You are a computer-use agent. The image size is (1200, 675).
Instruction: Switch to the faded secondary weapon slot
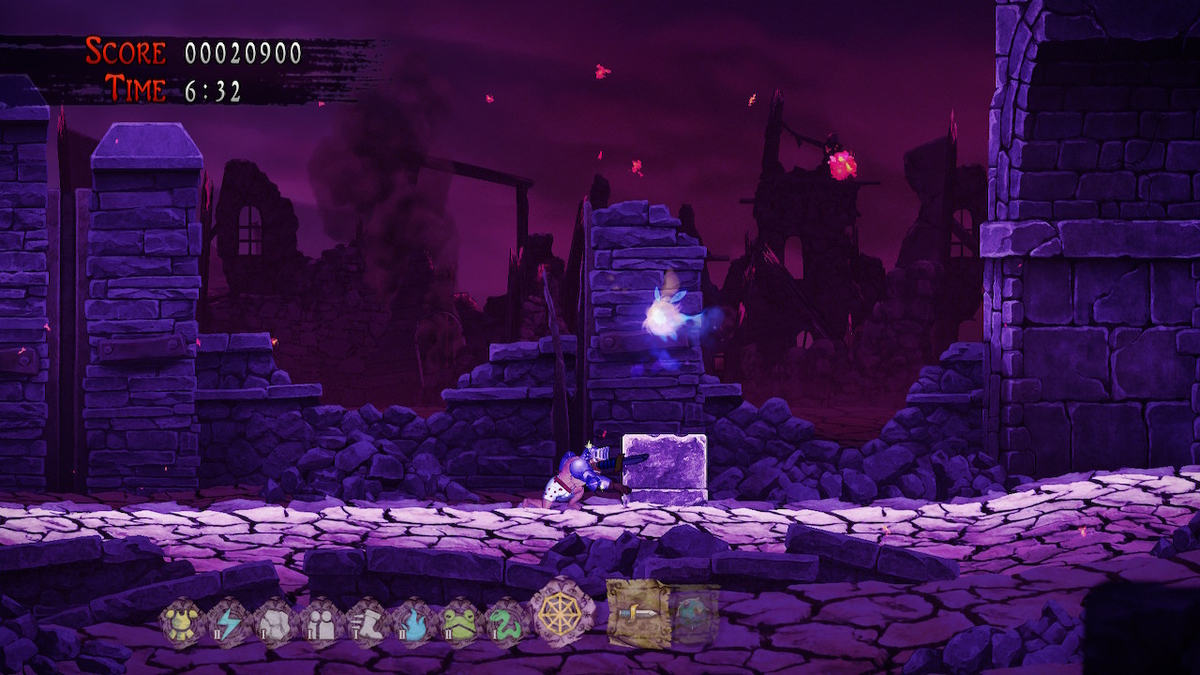[693, 612]
